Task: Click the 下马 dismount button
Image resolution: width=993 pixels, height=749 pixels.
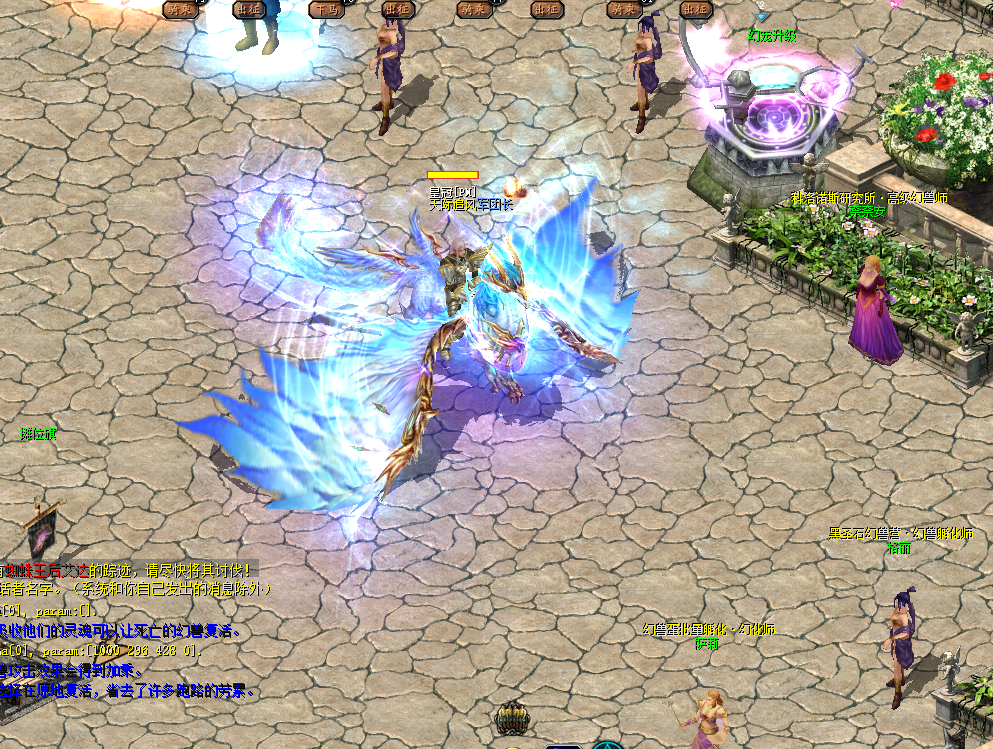Action: (x=326, y=9)
